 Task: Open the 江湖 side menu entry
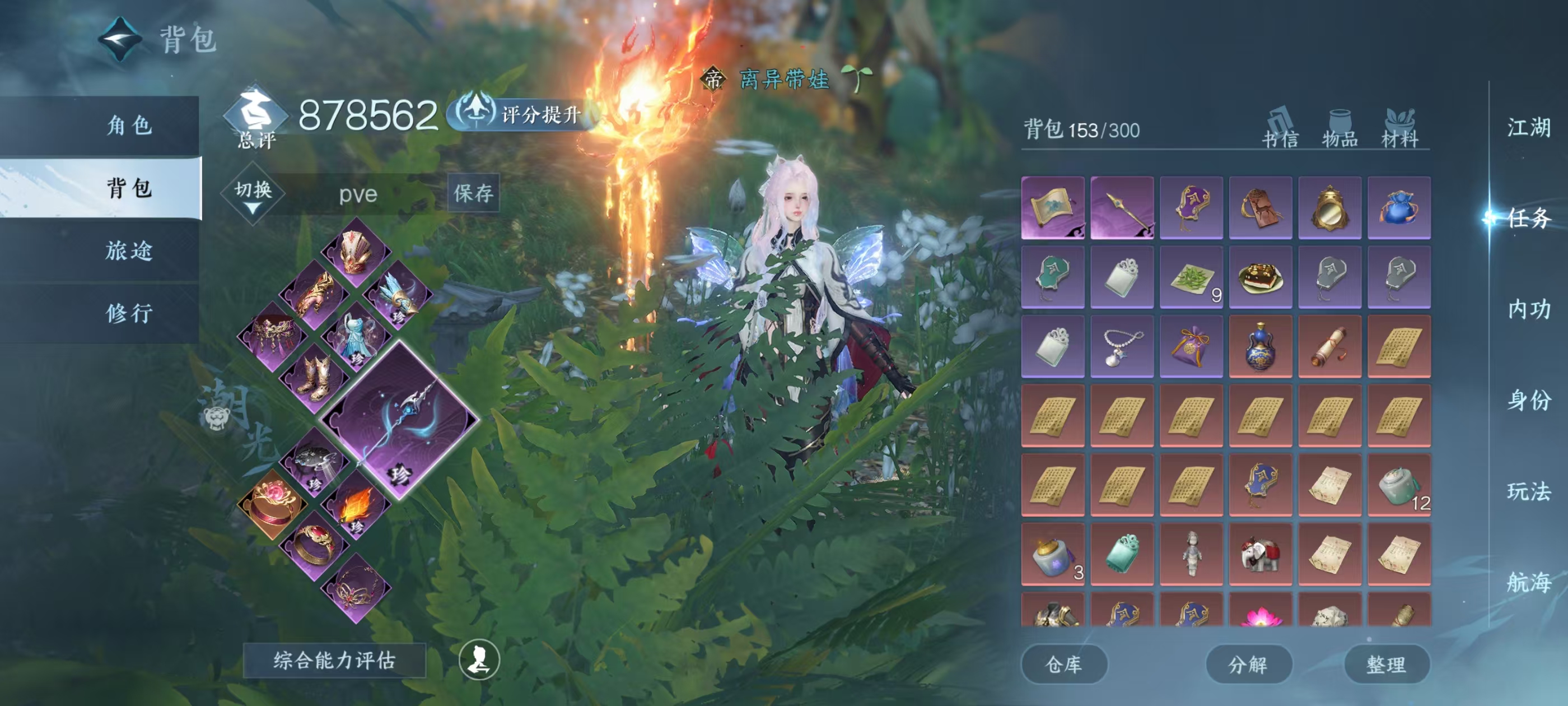click(1528, 128)
